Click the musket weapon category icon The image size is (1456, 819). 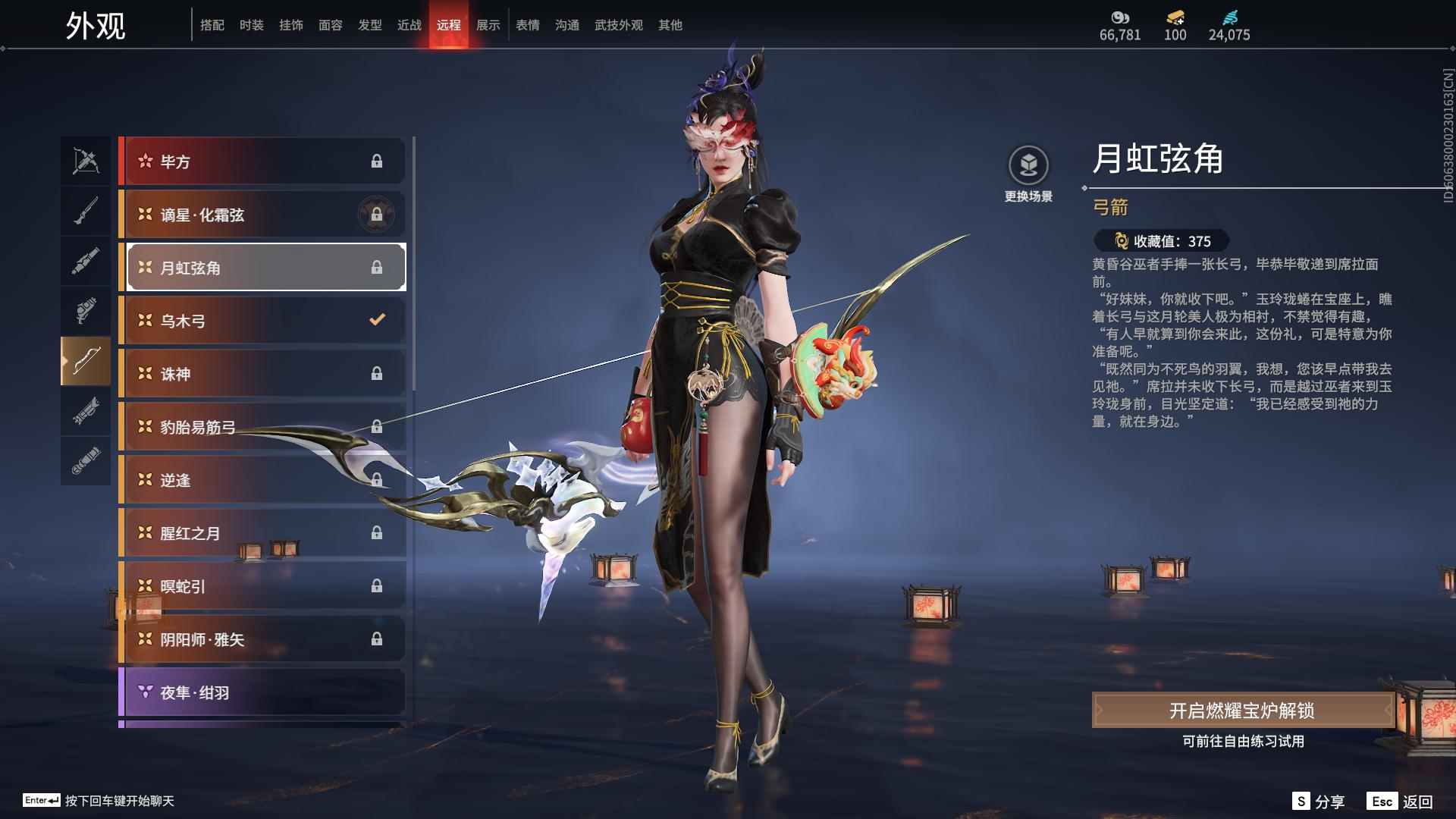pos(86,211)
